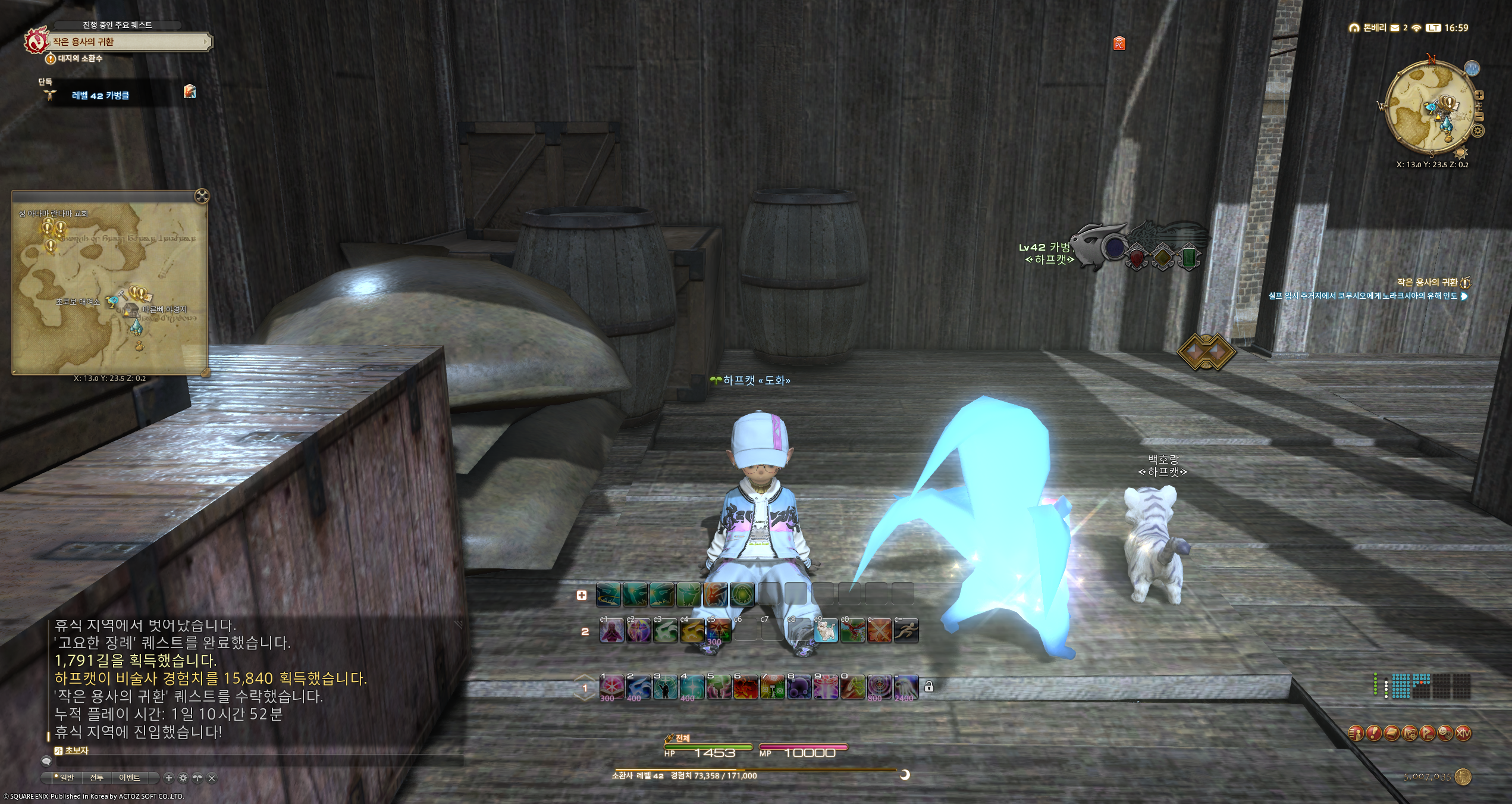The image size is (1512, 804).
Task: Switch to the 이벤트 chat tab
Action: click(x=129, y=778)
